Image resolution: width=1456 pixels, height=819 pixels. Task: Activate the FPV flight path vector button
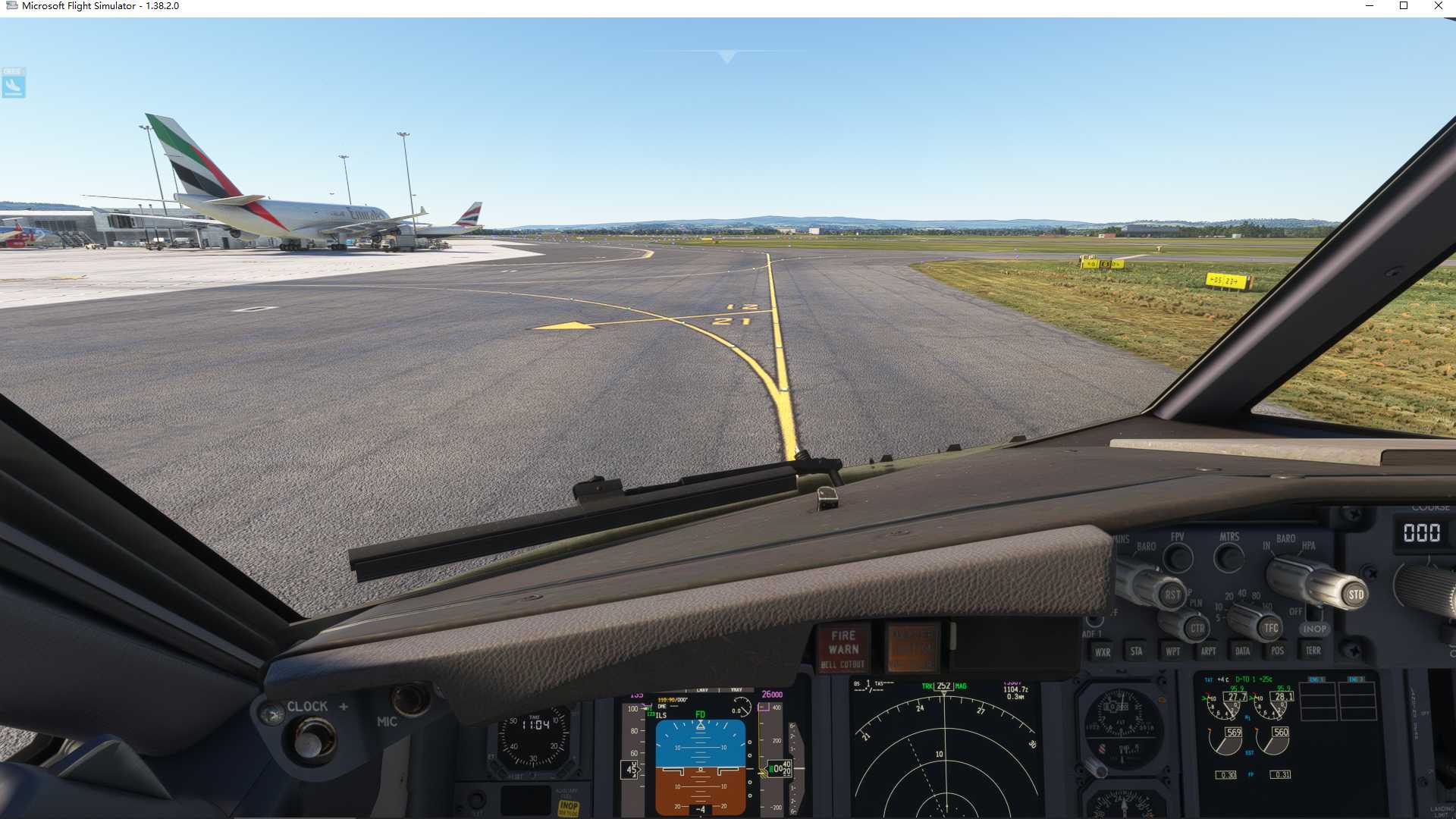pyautogui.click(x=1178, y=559)
